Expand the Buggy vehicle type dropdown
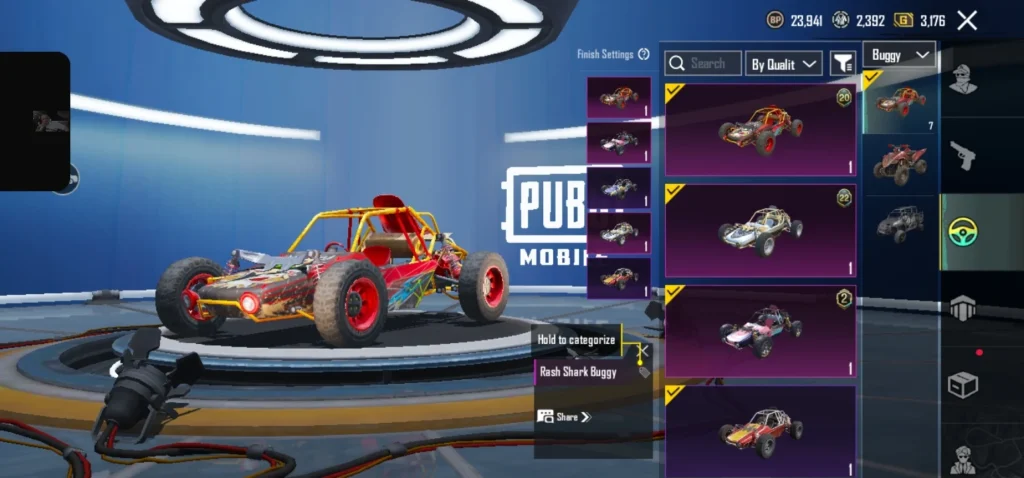1024x478 pixels. tap(899, 54)
